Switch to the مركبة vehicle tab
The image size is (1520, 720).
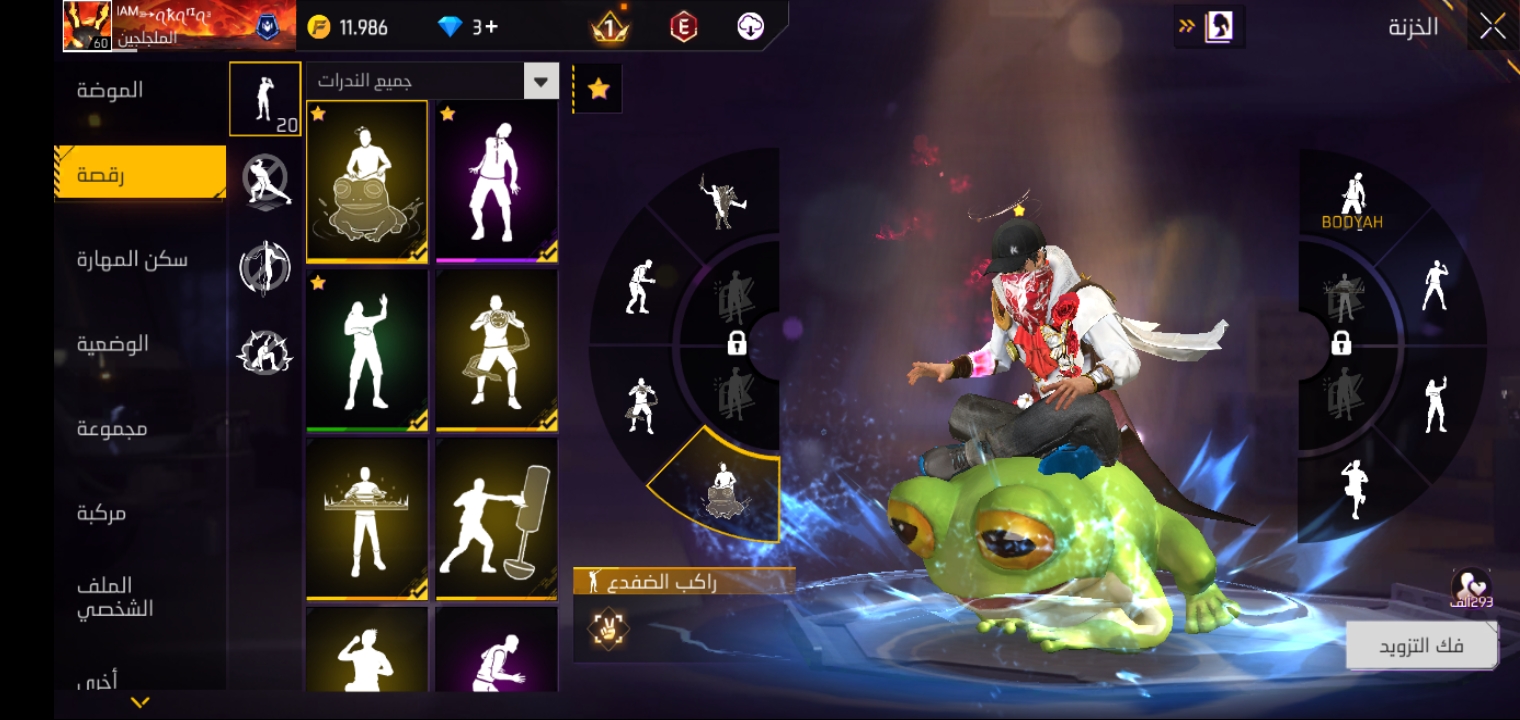(102, 513)
